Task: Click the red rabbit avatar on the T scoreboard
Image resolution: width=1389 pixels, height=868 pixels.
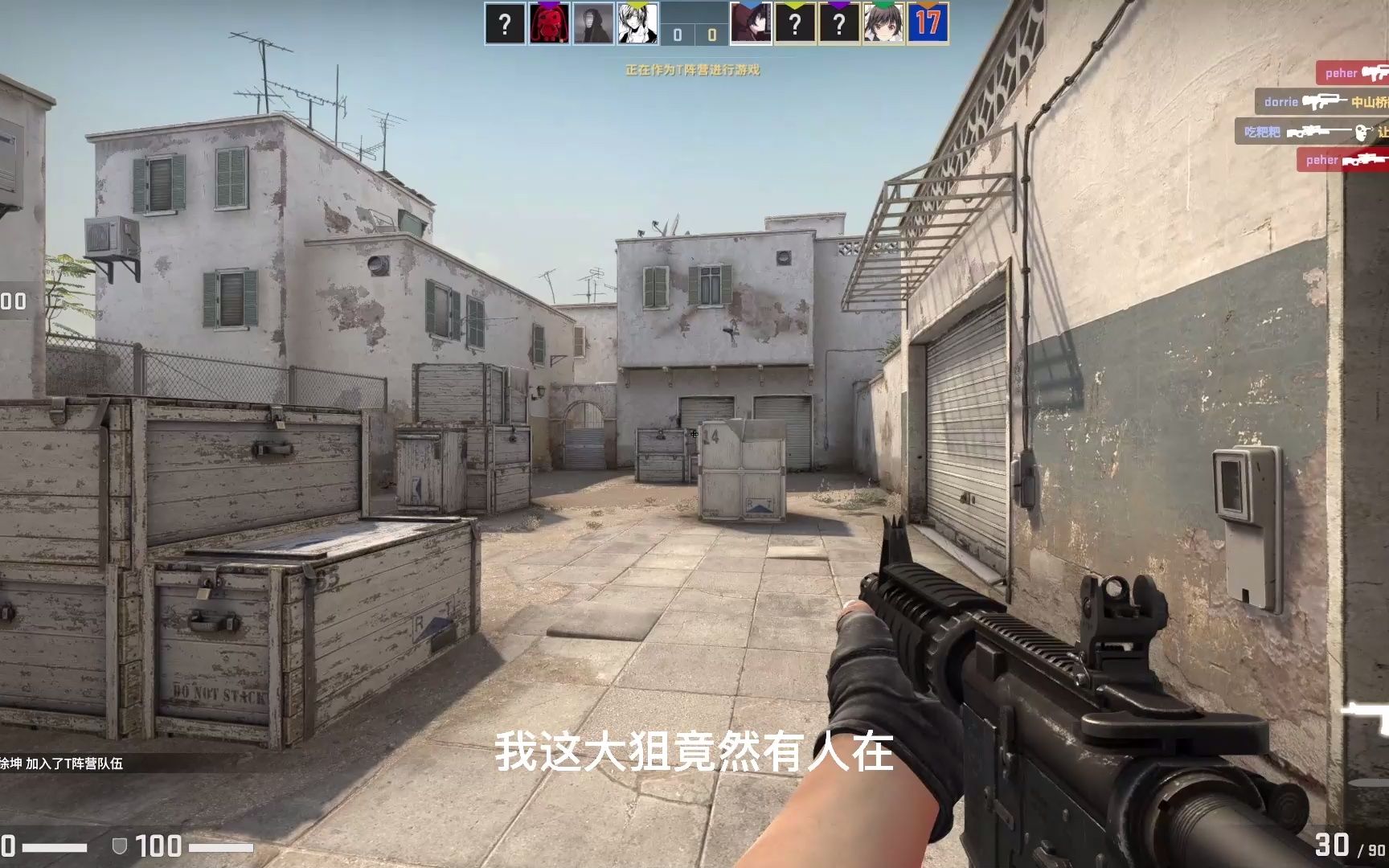Action: pyautogui.click(x=548, y=23)
